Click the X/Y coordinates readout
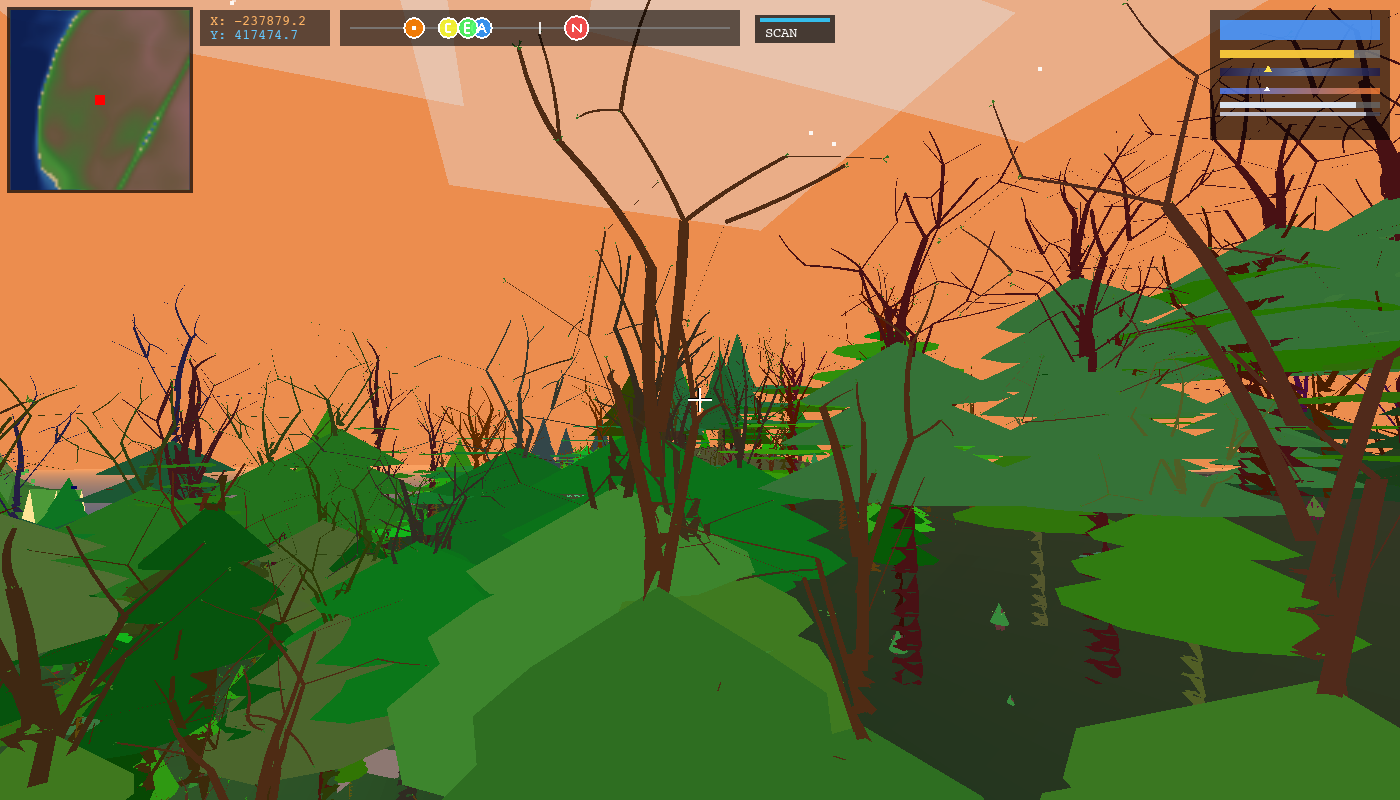Image resolution: width=1400 pixels, height=800 pixels. tap(264, 27)
